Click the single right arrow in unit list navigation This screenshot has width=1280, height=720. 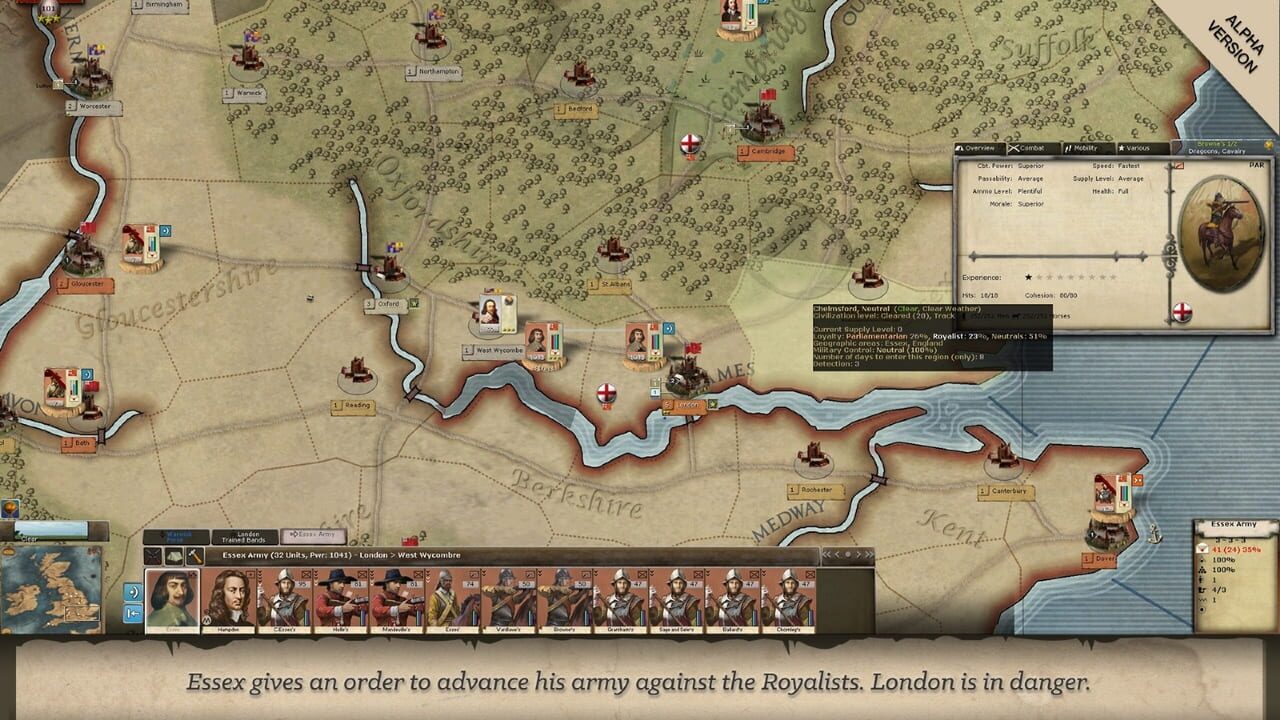(859, 553)
